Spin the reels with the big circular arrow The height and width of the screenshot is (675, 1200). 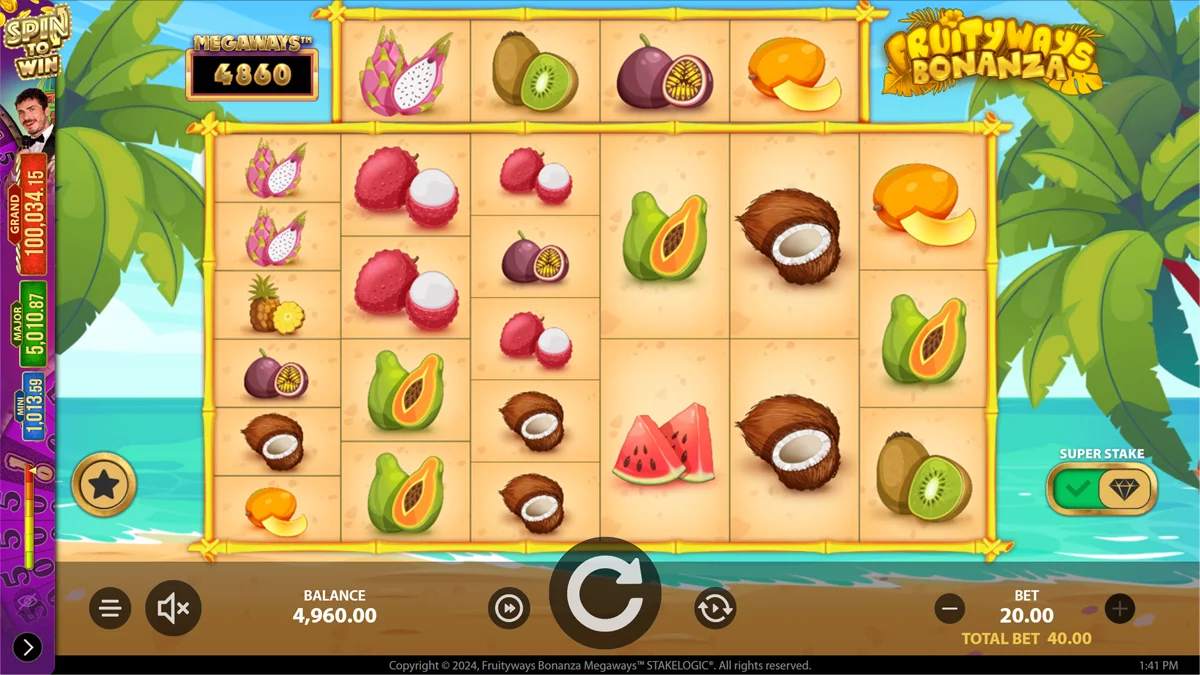(604, 596)
